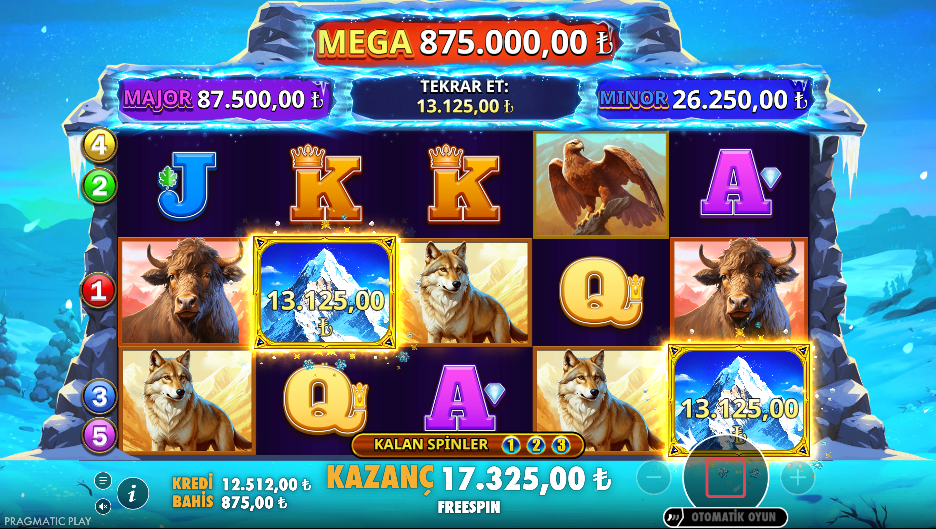936x529 pixels.
Task: Open the info paytable button
Action: coord(133,492)
